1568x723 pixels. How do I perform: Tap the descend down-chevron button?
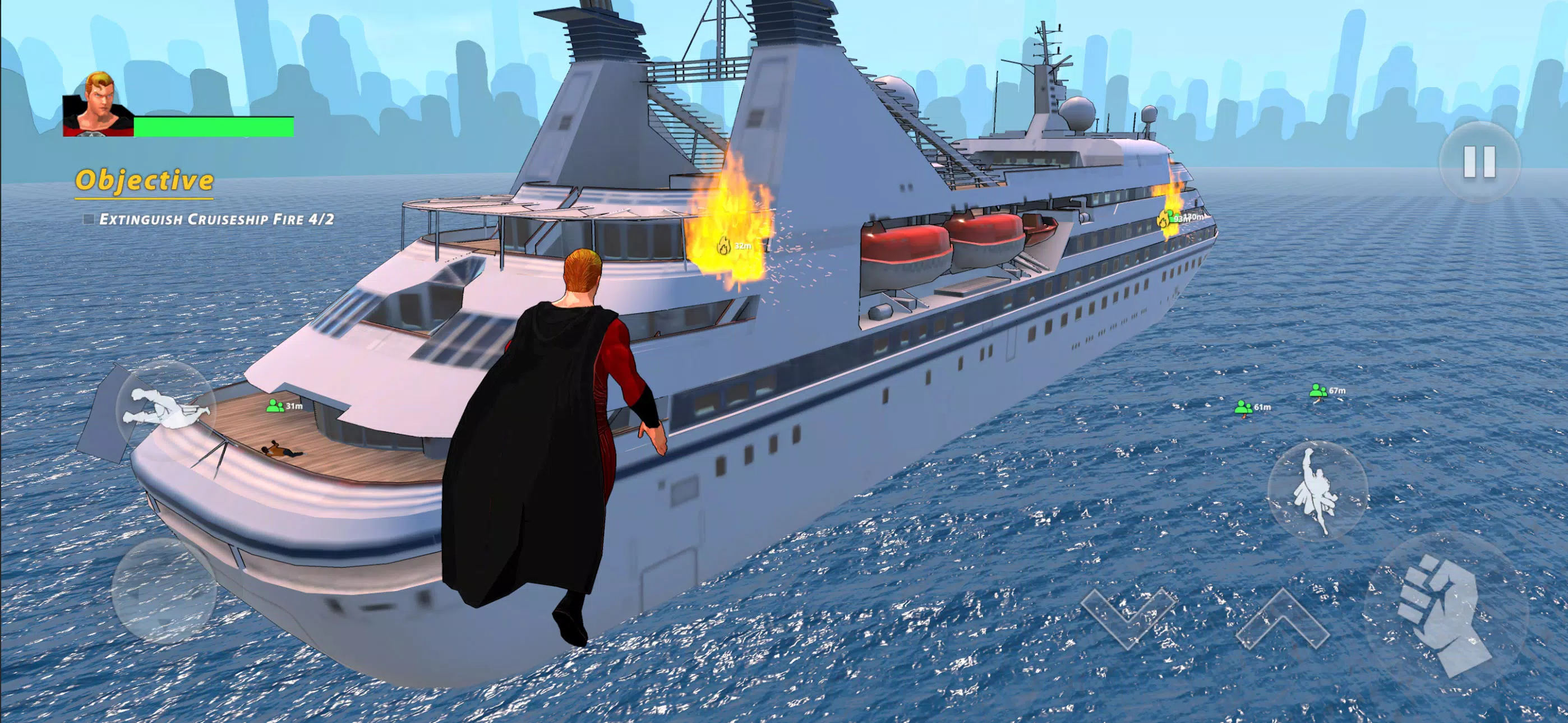click(x=1128, y=616)
